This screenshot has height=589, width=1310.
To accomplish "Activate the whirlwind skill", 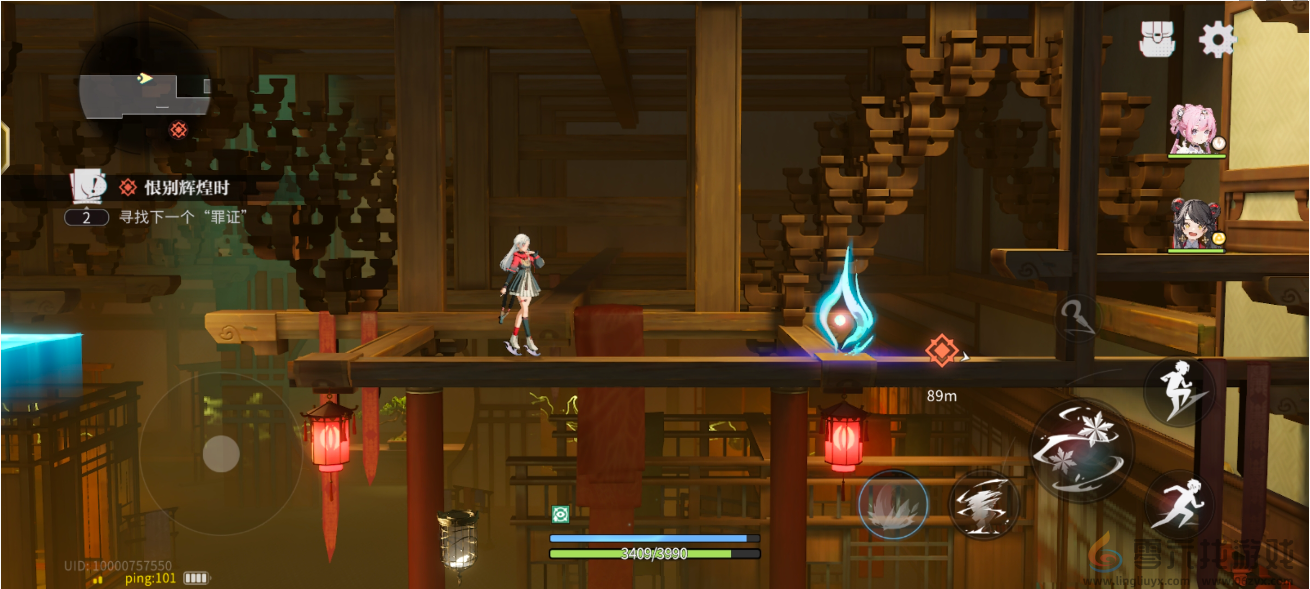I will tap(983, 505).
